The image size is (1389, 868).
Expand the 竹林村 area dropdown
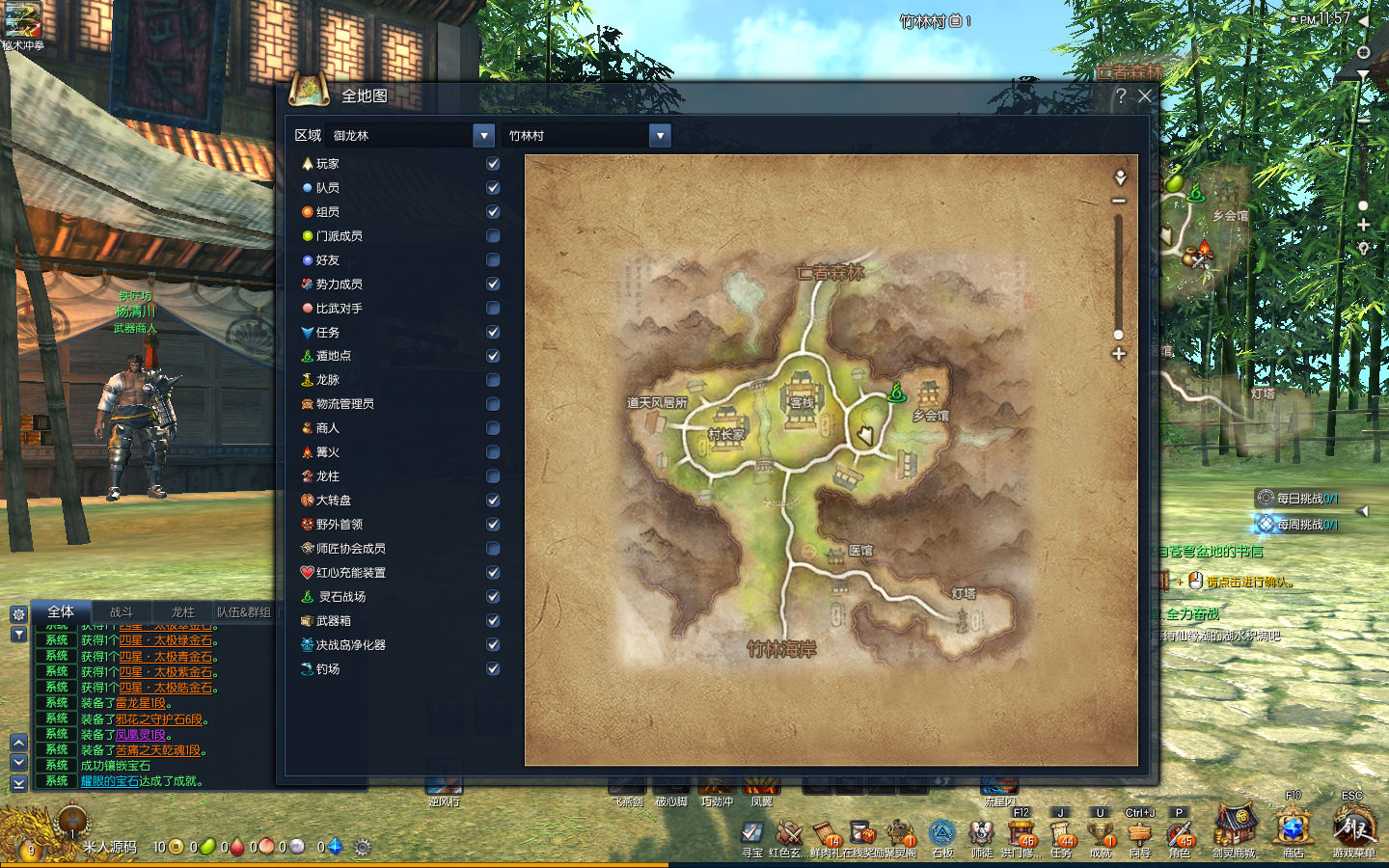(660, 136)
